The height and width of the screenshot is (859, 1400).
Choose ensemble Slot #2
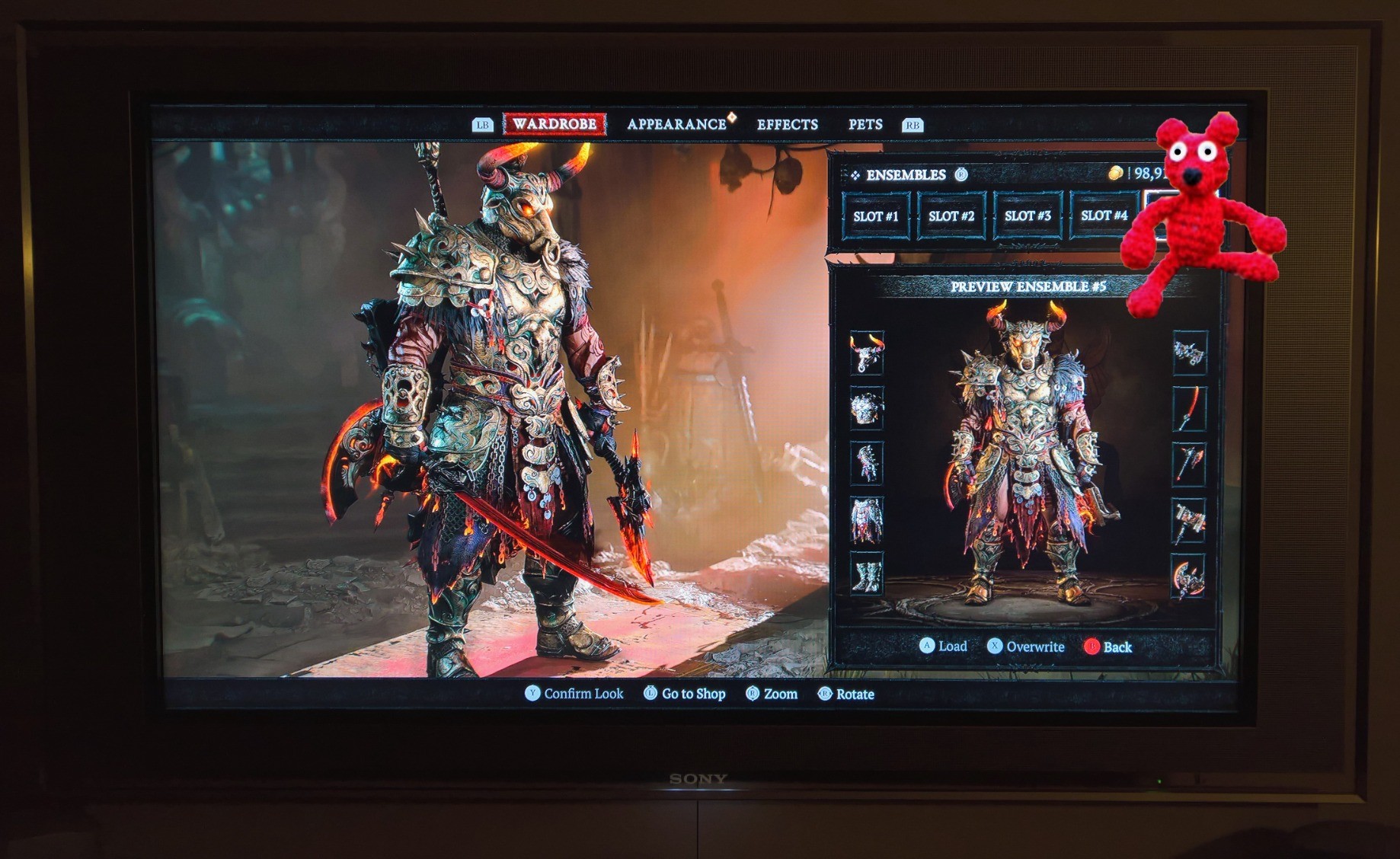(x=951, y=216)
